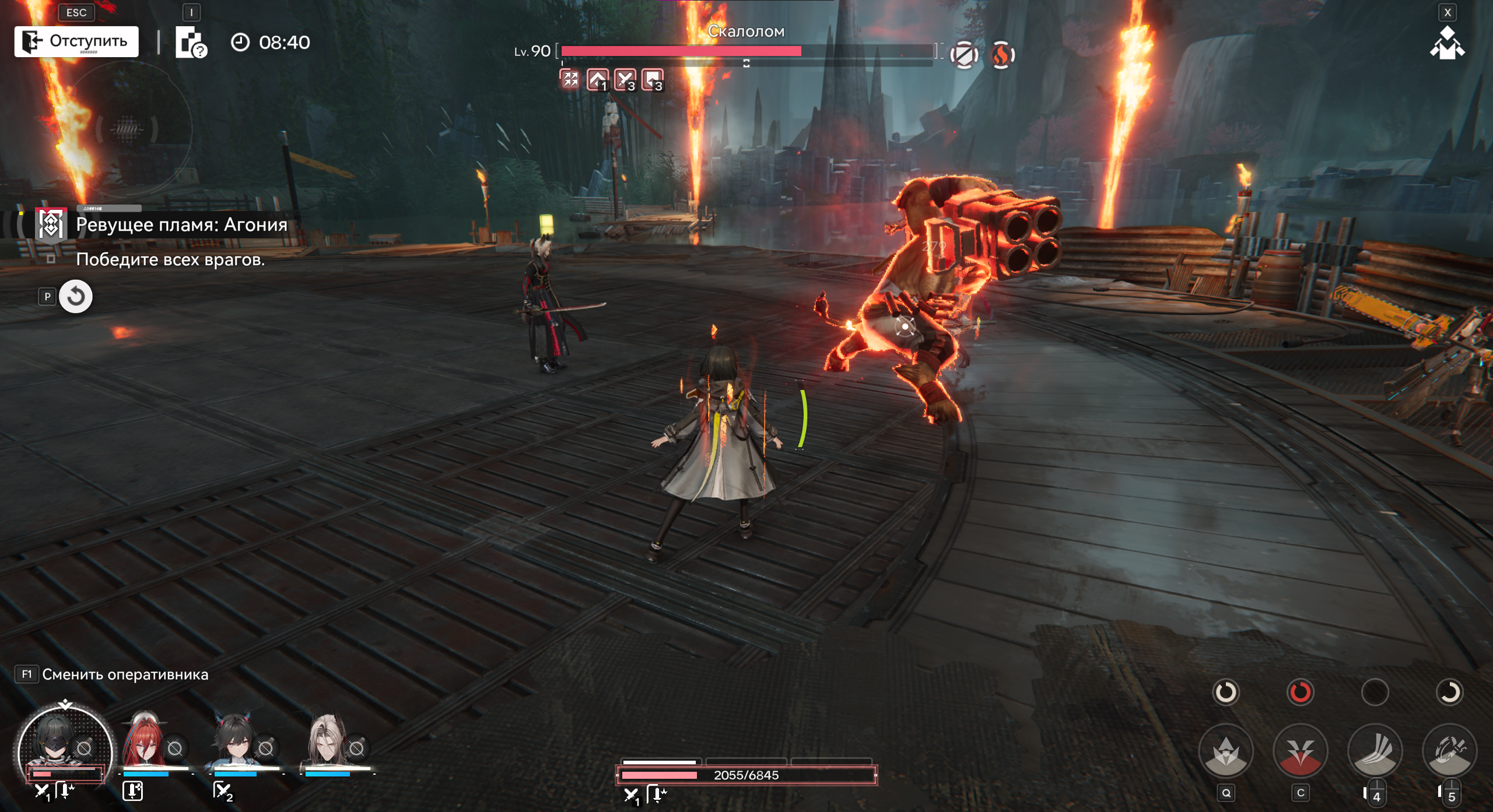This screenshot has width=1493, height=812.
Task: Use the curved slash streaks skill
Action: tap(1375, 753)
